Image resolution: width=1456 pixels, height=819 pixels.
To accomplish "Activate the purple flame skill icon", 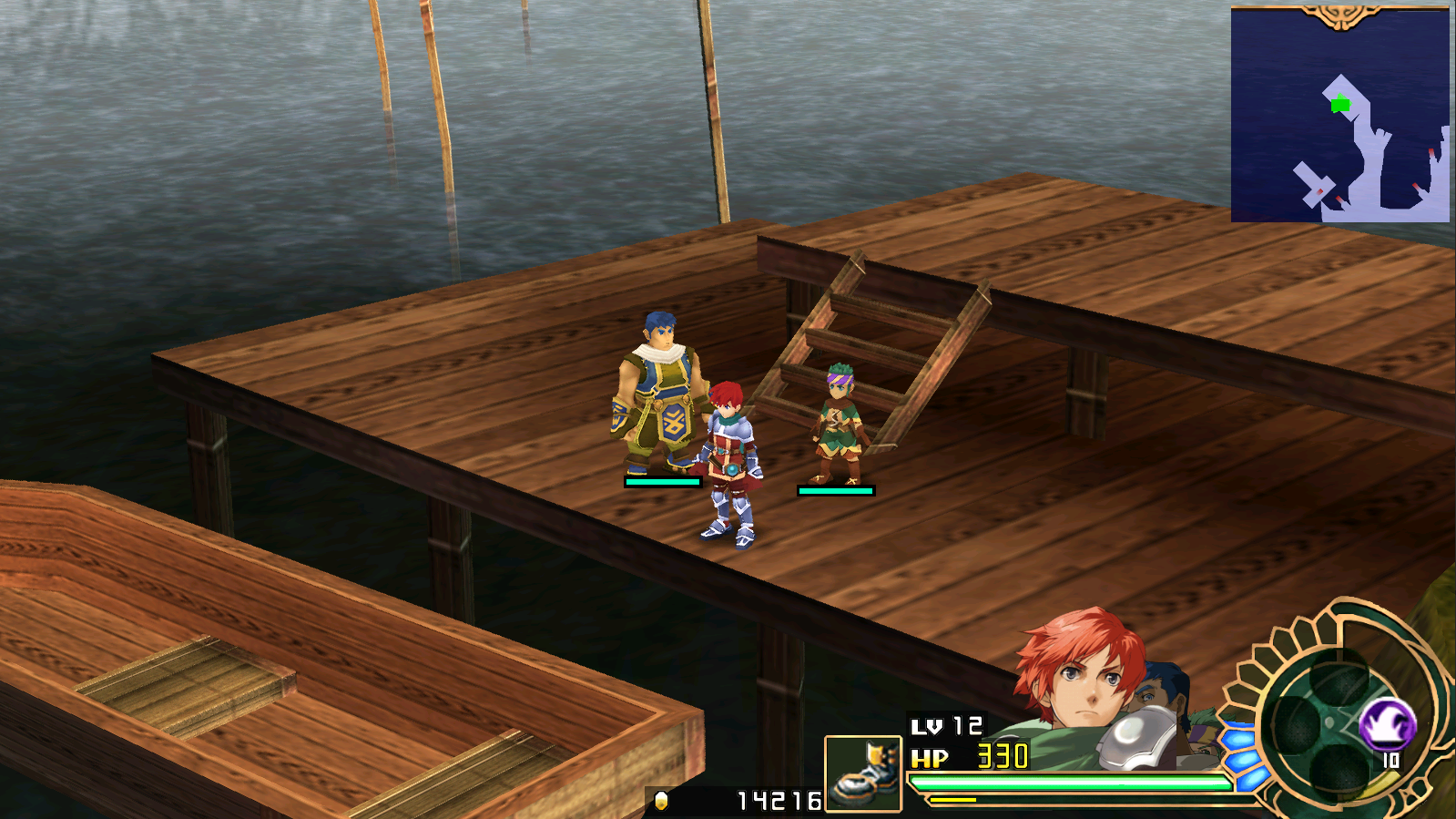I will [x=1386, y=724].
